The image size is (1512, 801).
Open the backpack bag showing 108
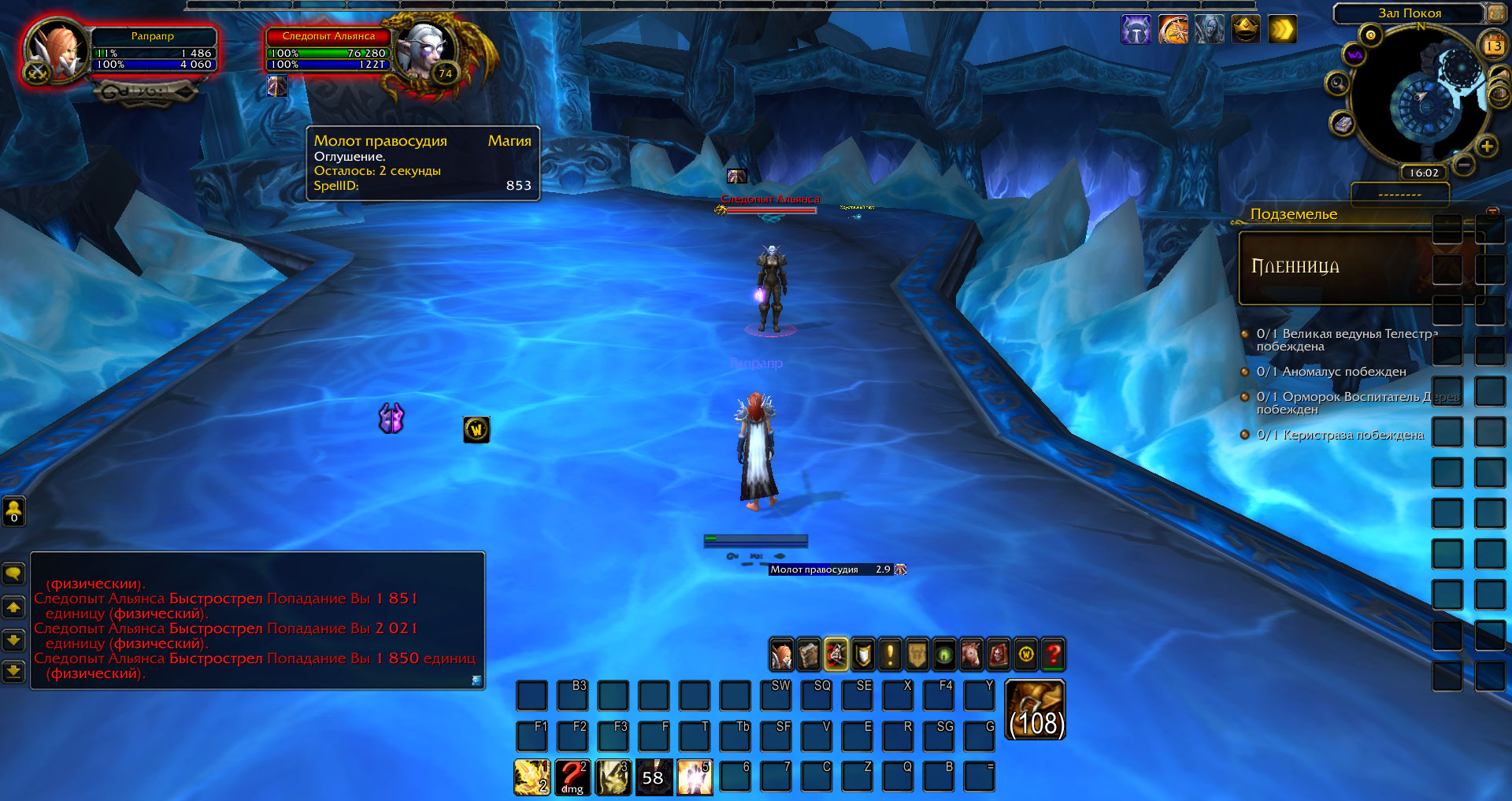pyautogui.click(x=1036, y=709)
